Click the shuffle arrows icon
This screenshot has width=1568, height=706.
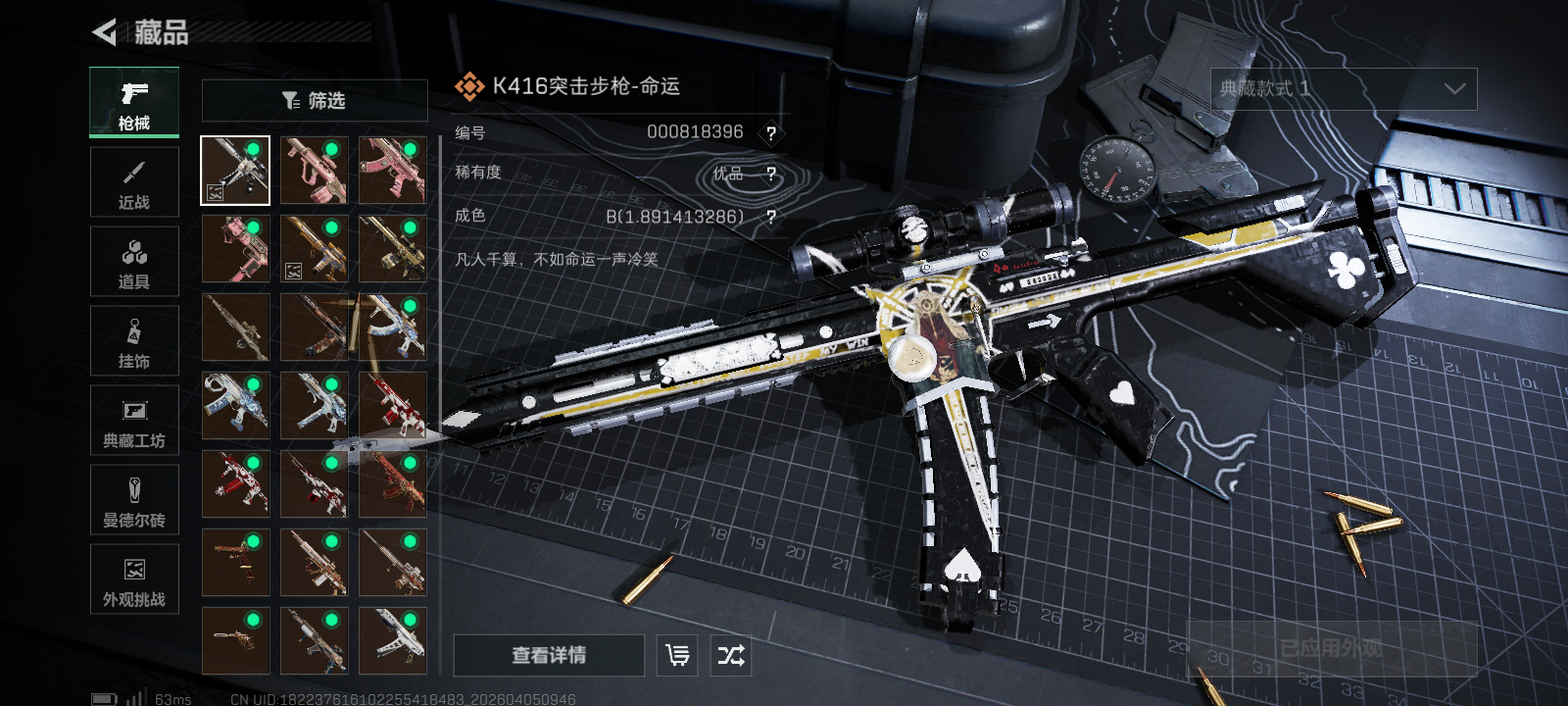[731, 655]
